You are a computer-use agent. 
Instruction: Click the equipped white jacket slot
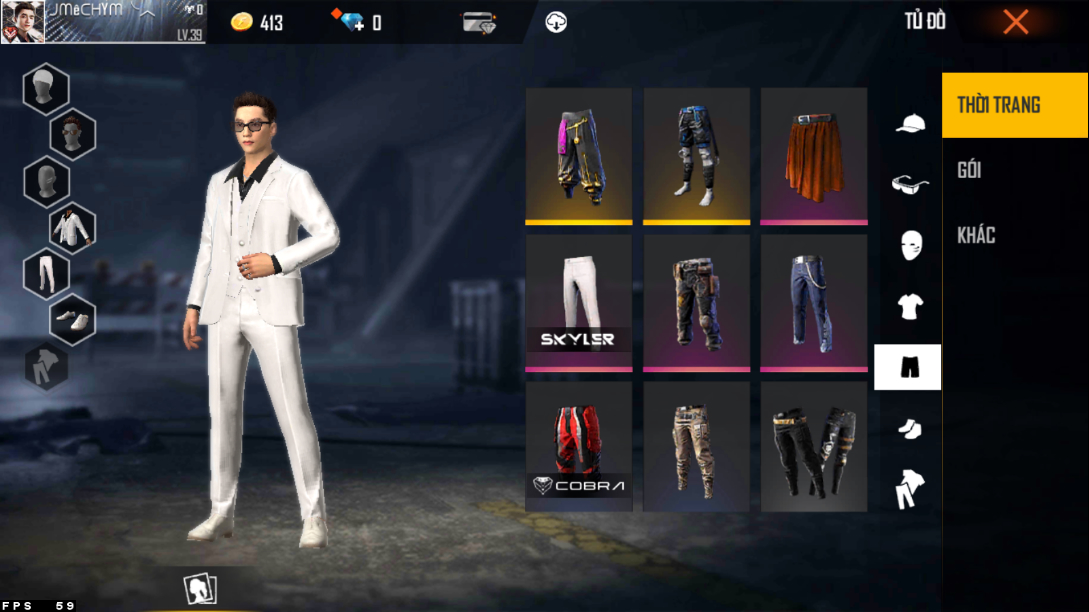point(72,227)
